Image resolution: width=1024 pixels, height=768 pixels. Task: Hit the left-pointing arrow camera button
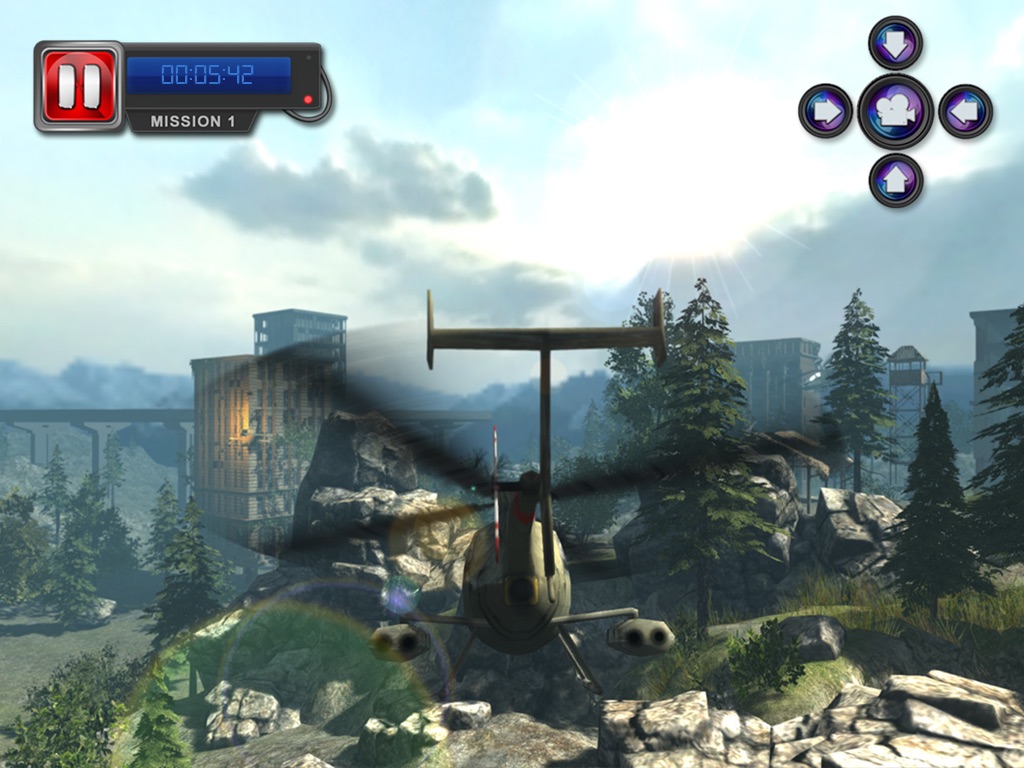click(965, 111)
